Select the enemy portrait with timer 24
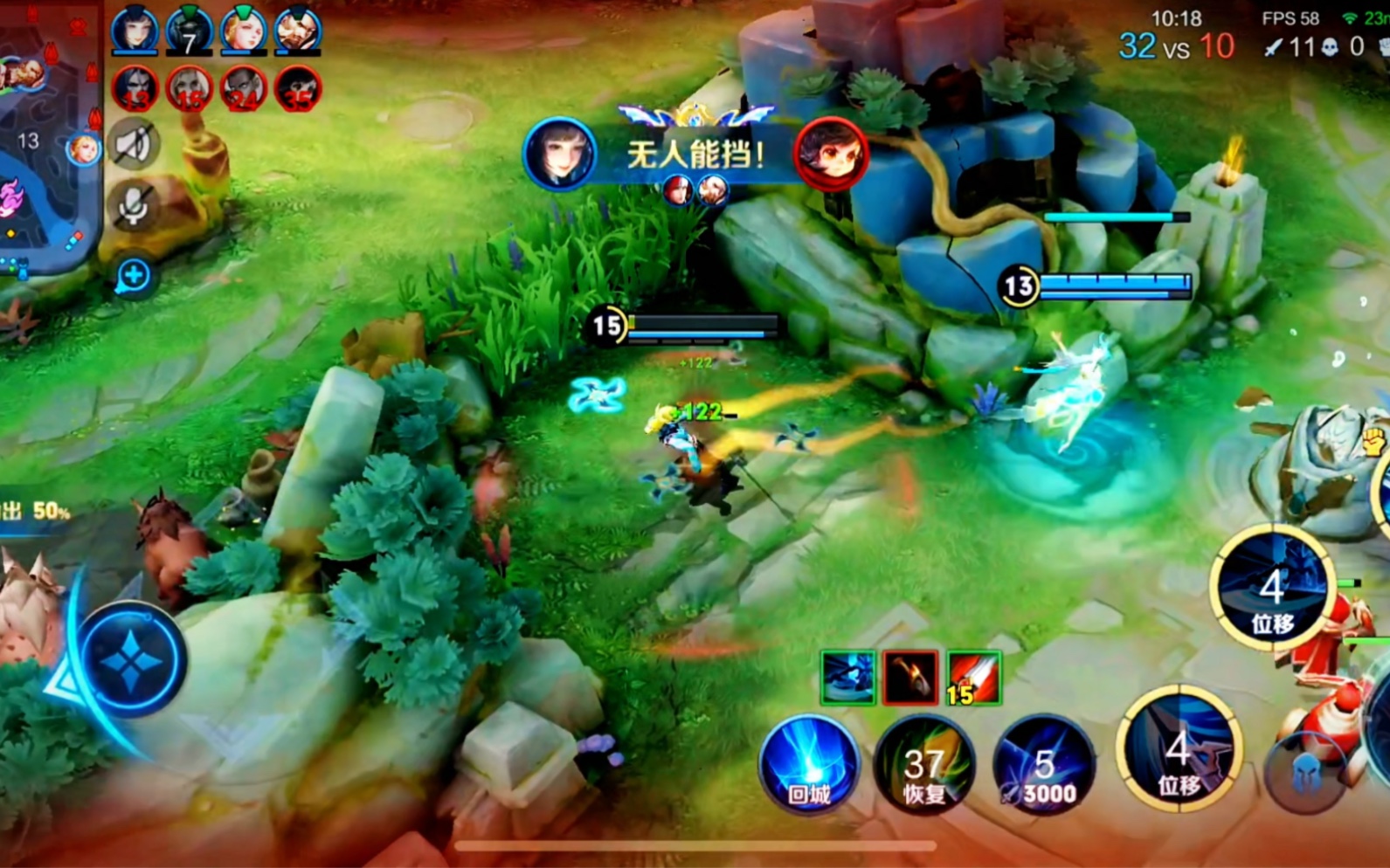The width and height of the screenshot is (1390, 868). point(243,88)
